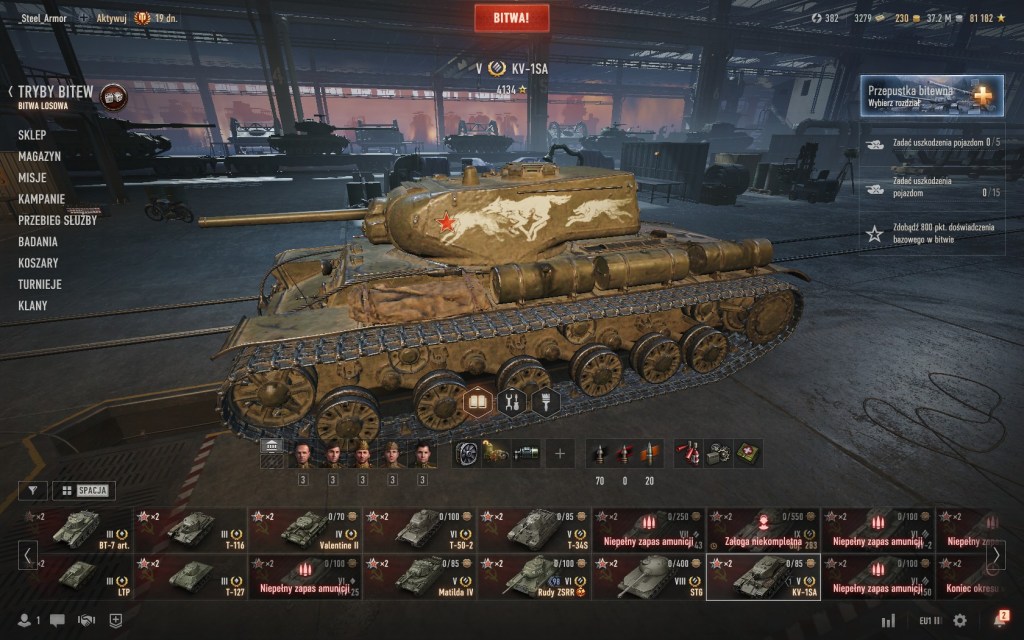Open the SKLEP shop menu
The image size is (1024, 640).
click(33, 134)
